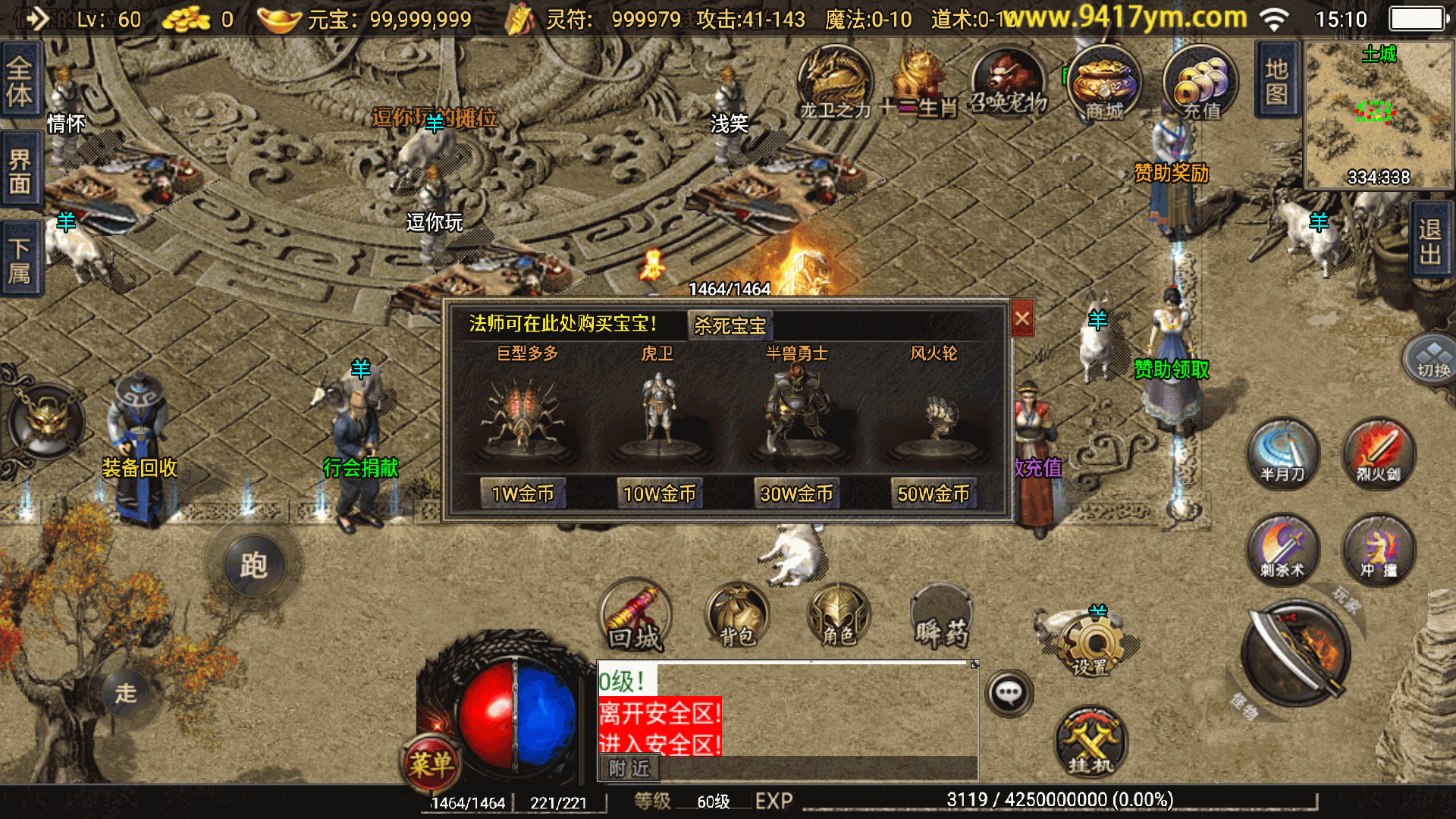Image resolution: width=1456 pixels, height=819 pixels.
Task: Use the 刺杀术 assassination skill
Action: (1282, 550)
